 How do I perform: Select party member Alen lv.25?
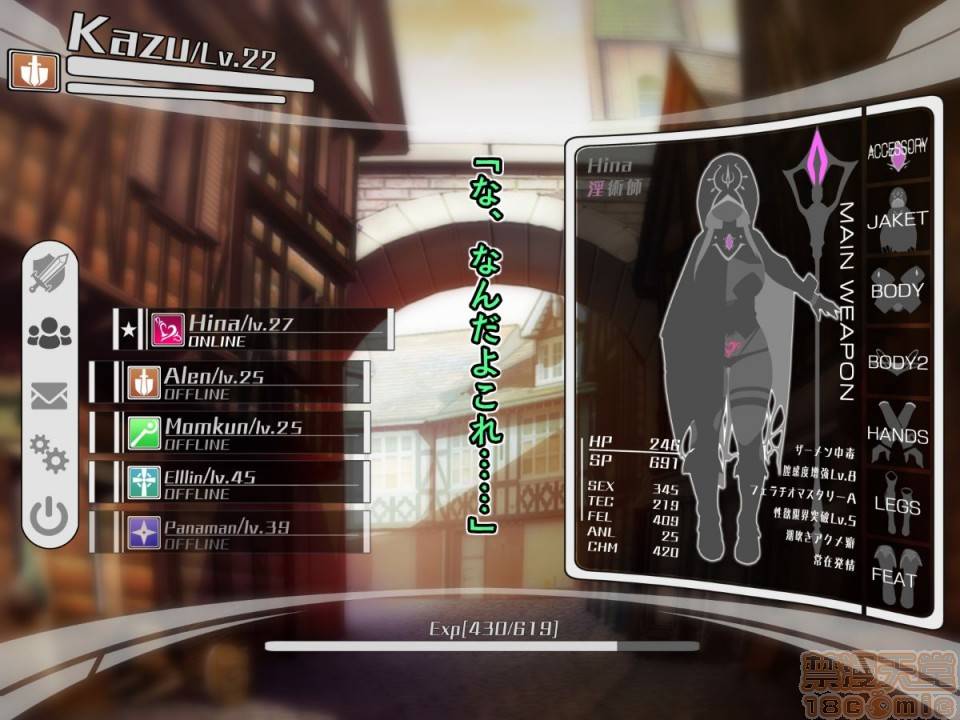[x=245, y=381]
